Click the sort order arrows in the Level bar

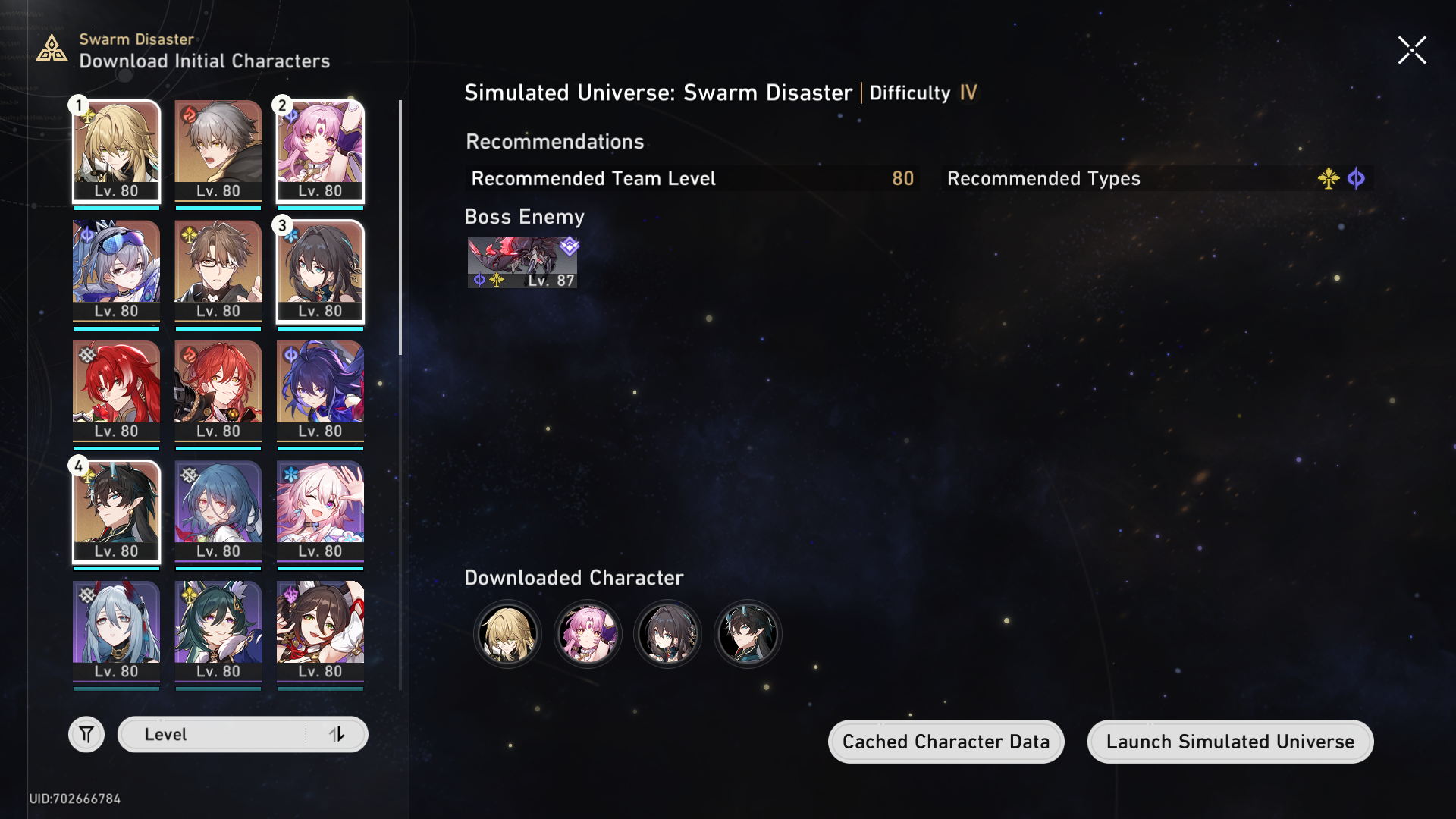point(338,734)
